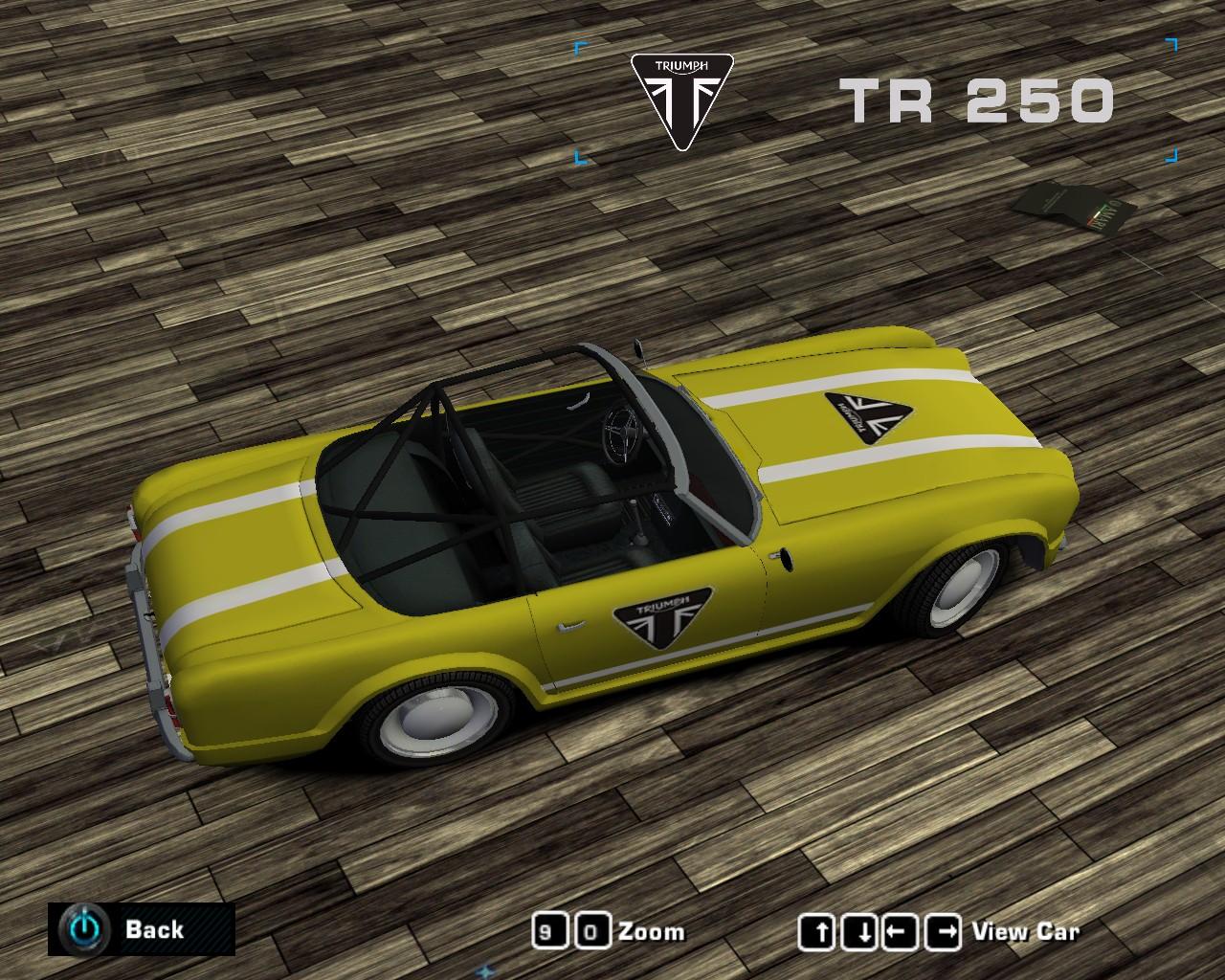The width and height of the screenshot is (1225, 980).
Task: Go back using the Back button
Action: [141, 928]
